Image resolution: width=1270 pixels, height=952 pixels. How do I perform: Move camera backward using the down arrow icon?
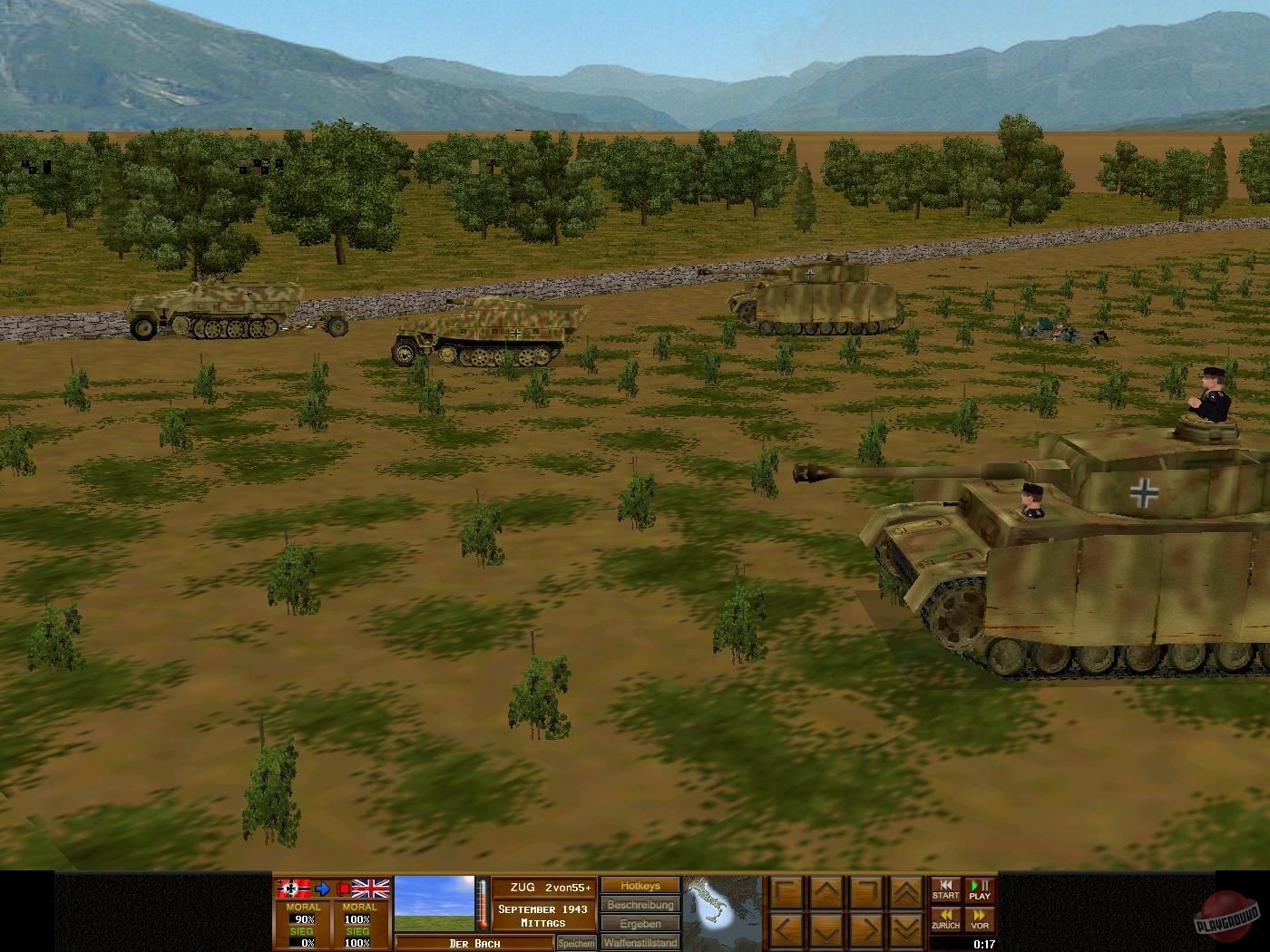(x=825, y=928)
